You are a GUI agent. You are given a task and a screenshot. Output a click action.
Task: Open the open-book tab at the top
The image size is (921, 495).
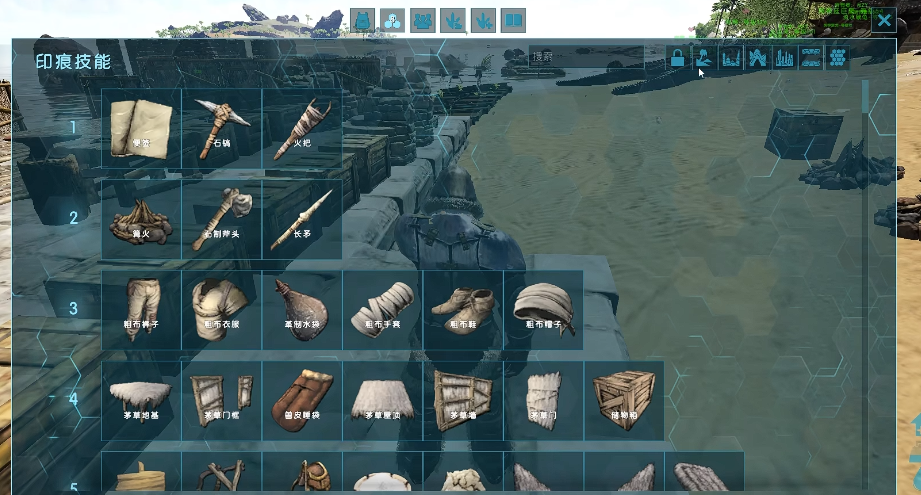[x=513, y=21]
